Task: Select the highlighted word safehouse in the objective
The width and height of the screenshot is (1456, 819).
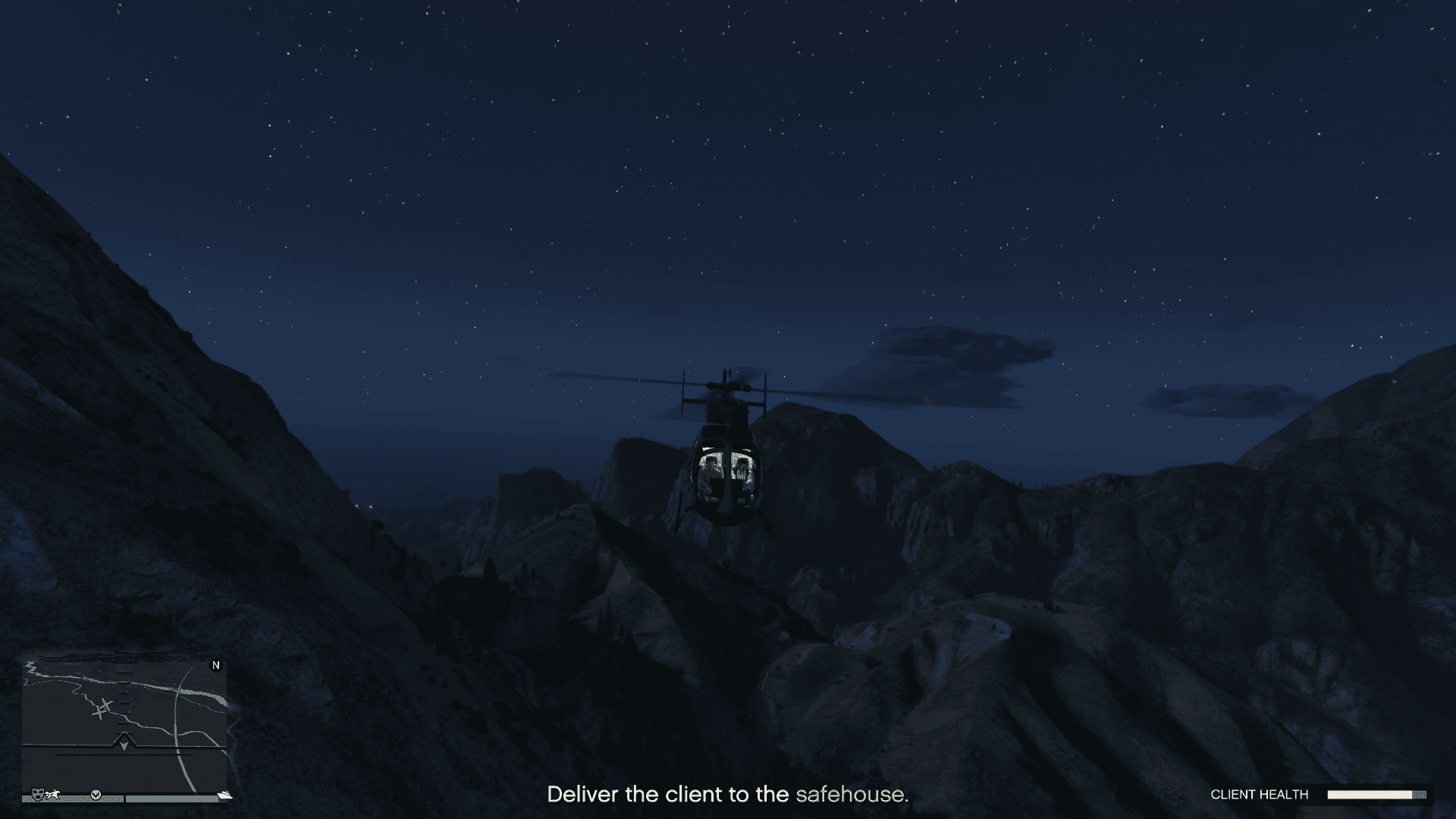Action: click(851, 795)
